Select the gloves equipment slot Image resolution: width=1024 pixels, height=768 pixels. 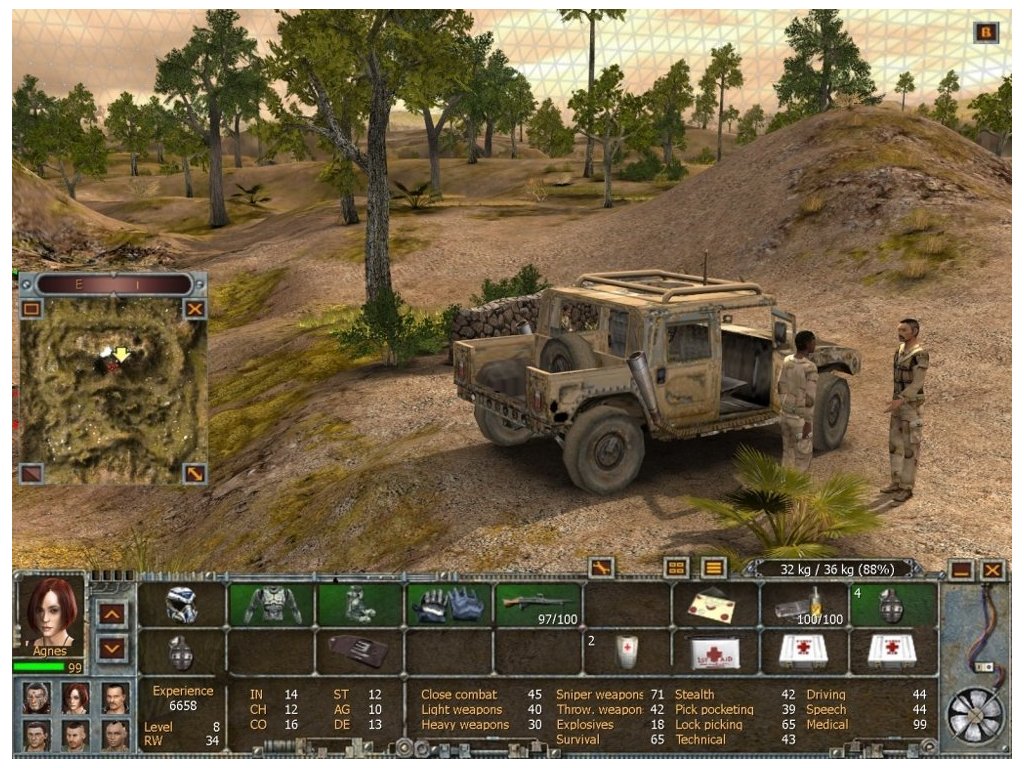click(448, 604)
